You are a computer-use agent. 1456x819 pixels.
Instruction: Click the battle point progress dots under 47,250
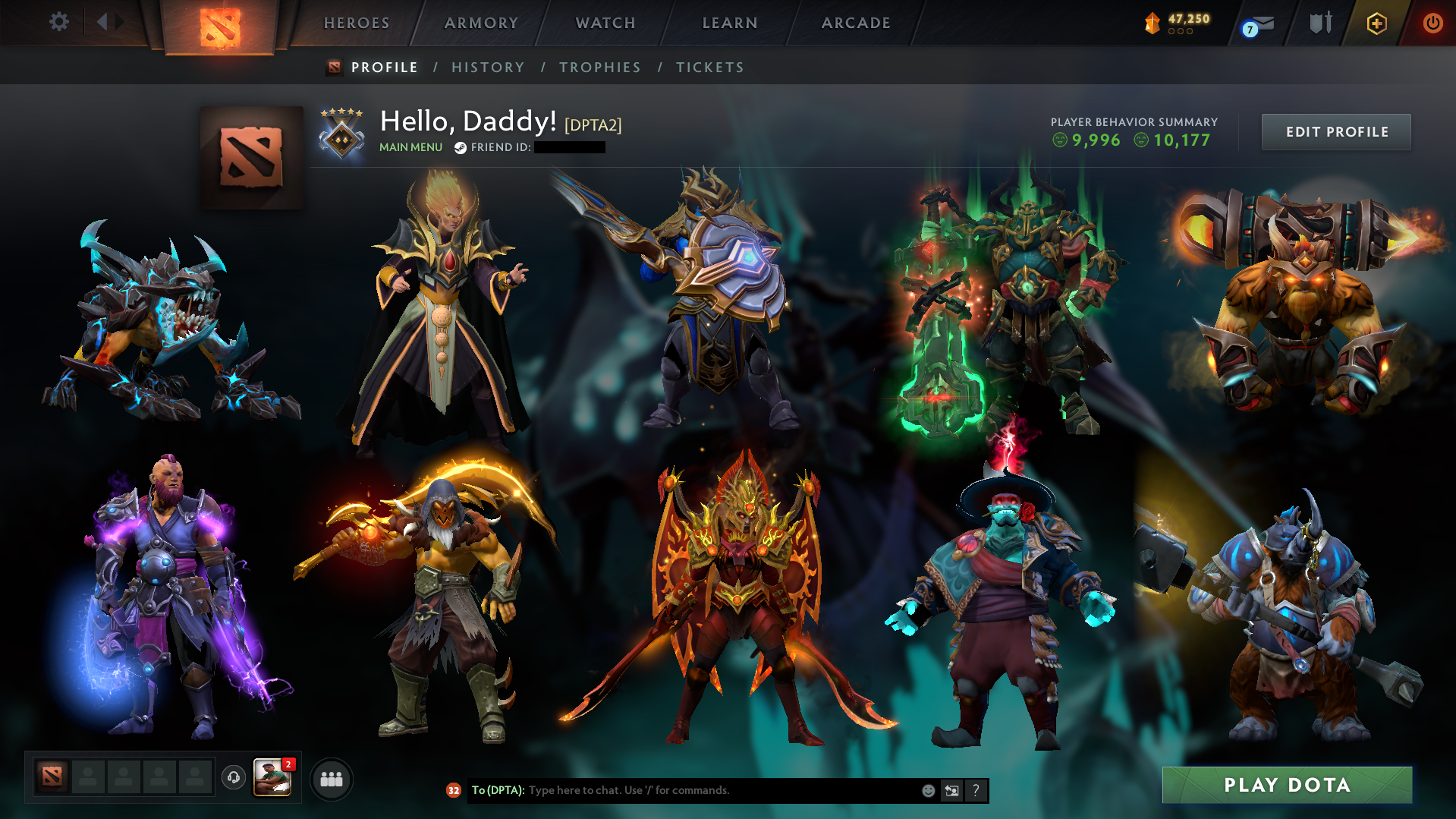tap(1180, 33)
